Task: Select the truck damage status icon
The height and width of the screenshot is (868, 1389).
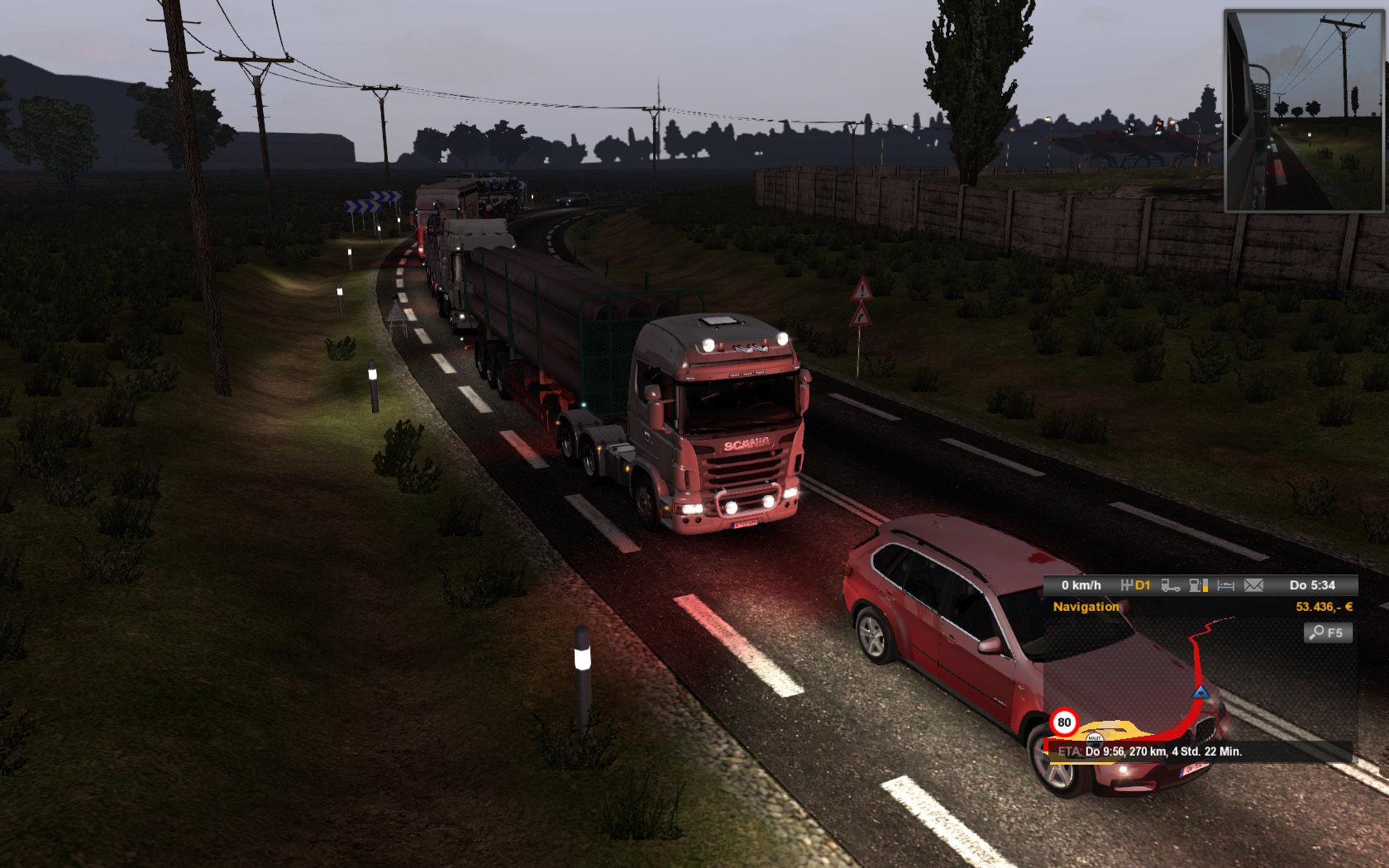Action: click(x=1170, y=585)
